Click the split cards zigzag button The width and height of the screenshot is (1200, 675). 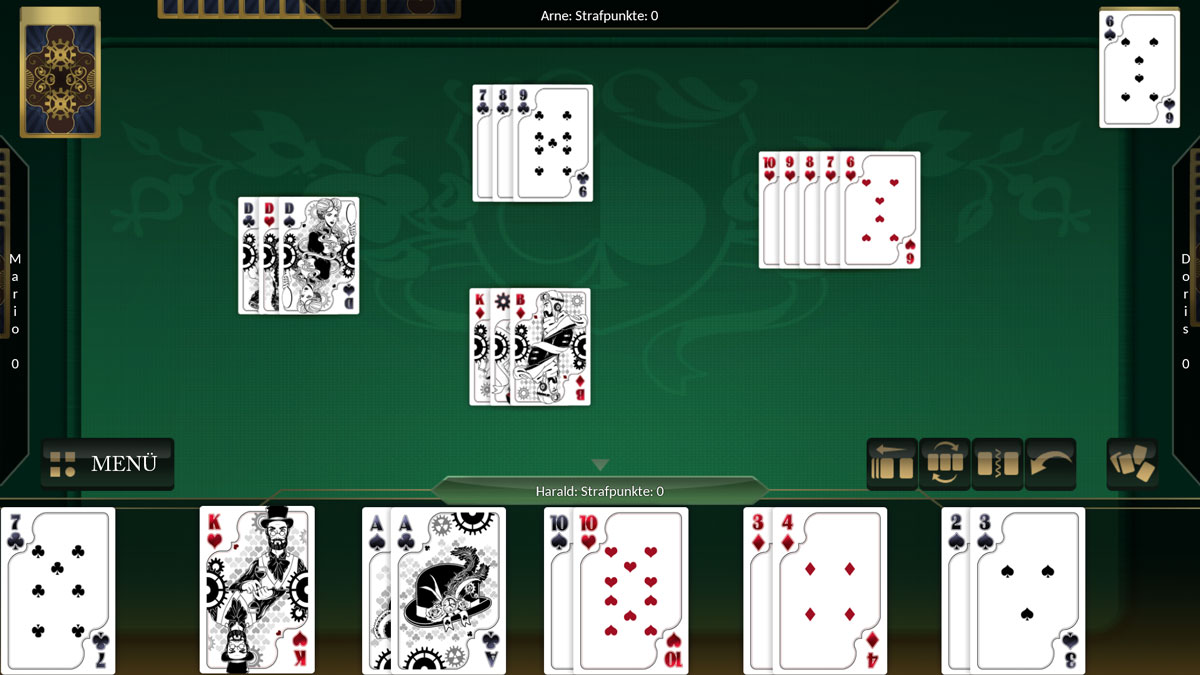coord(997,464)
